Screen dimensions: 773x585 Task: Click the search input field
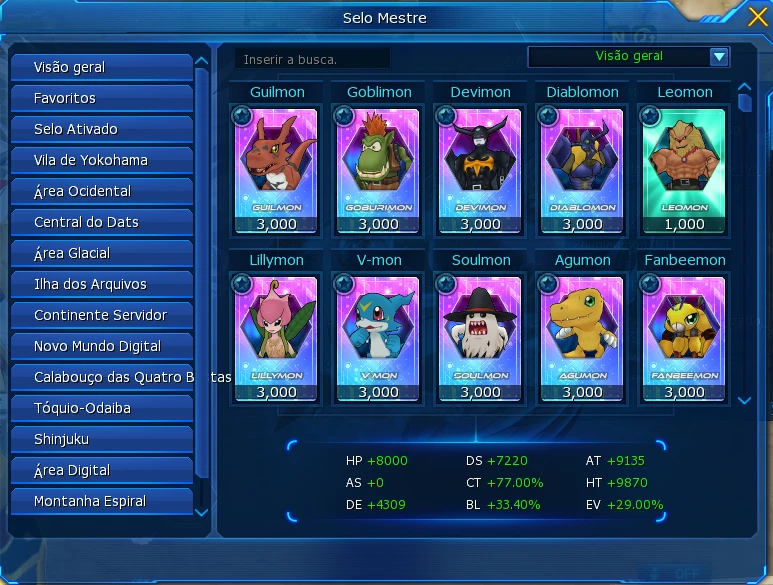click(312, 59)
